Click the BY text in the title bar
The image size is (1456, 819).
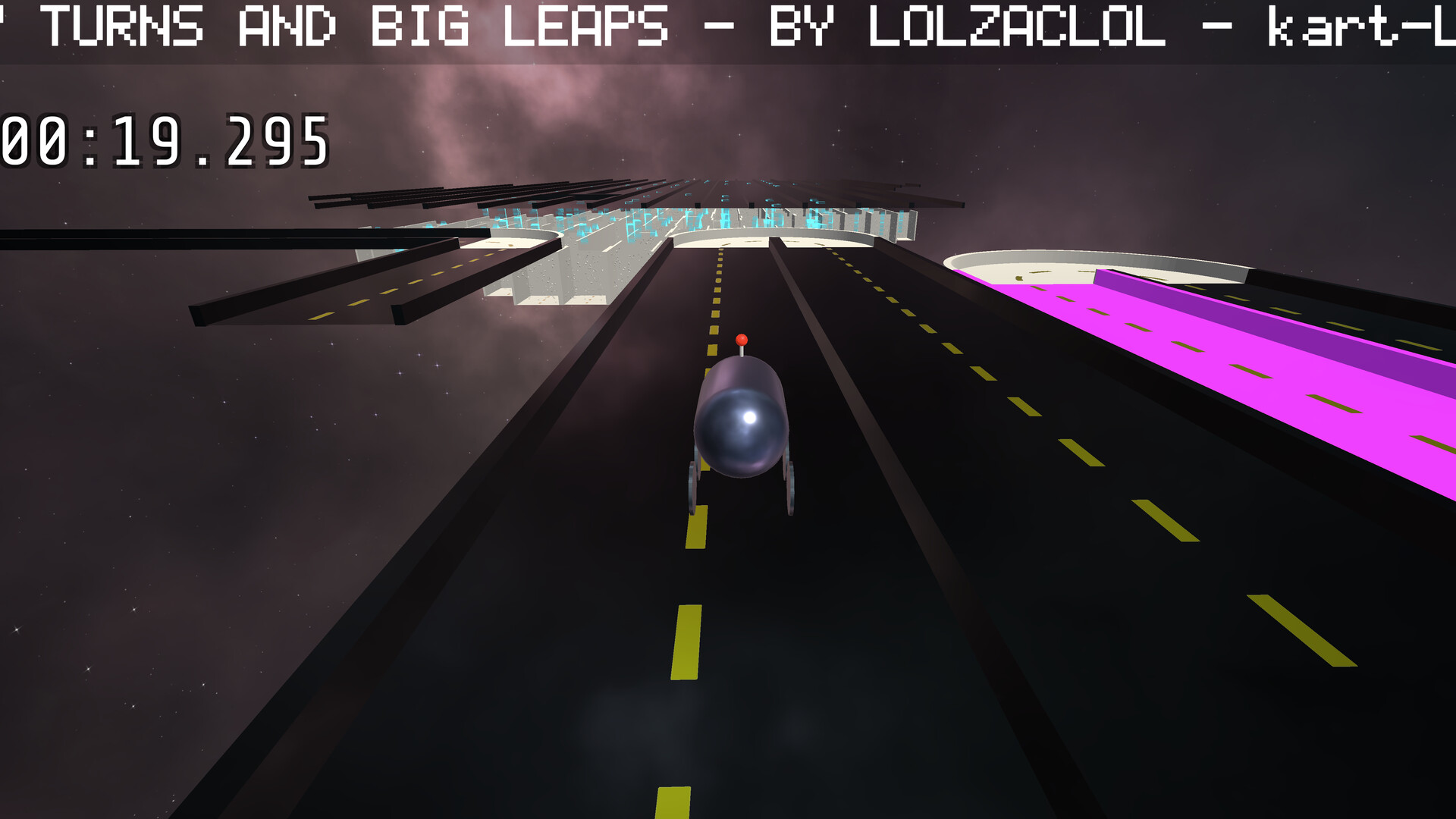(800, 25)
